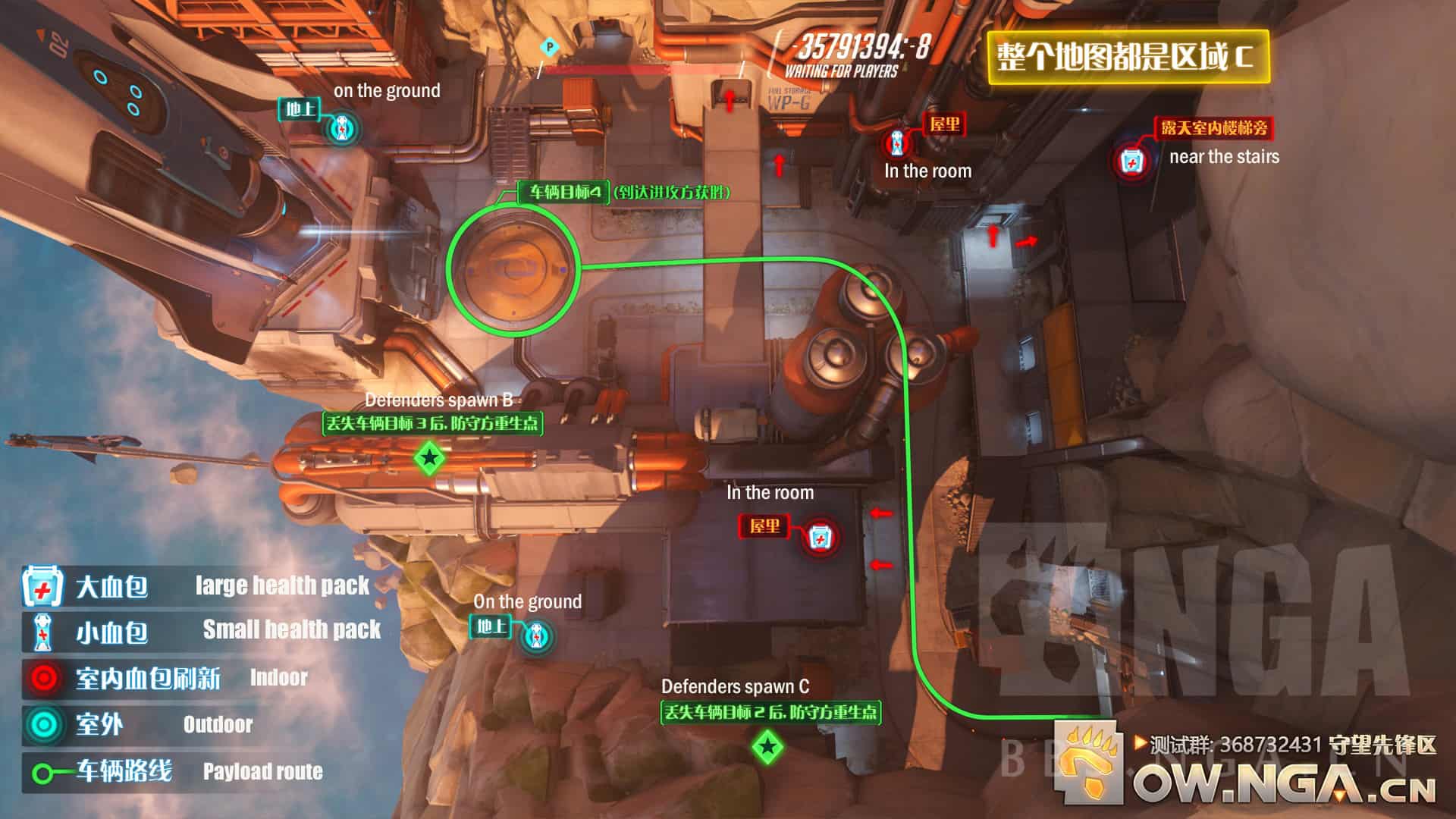
Task: Select the circular payload objective 4 marker
Action: (513, 269)
